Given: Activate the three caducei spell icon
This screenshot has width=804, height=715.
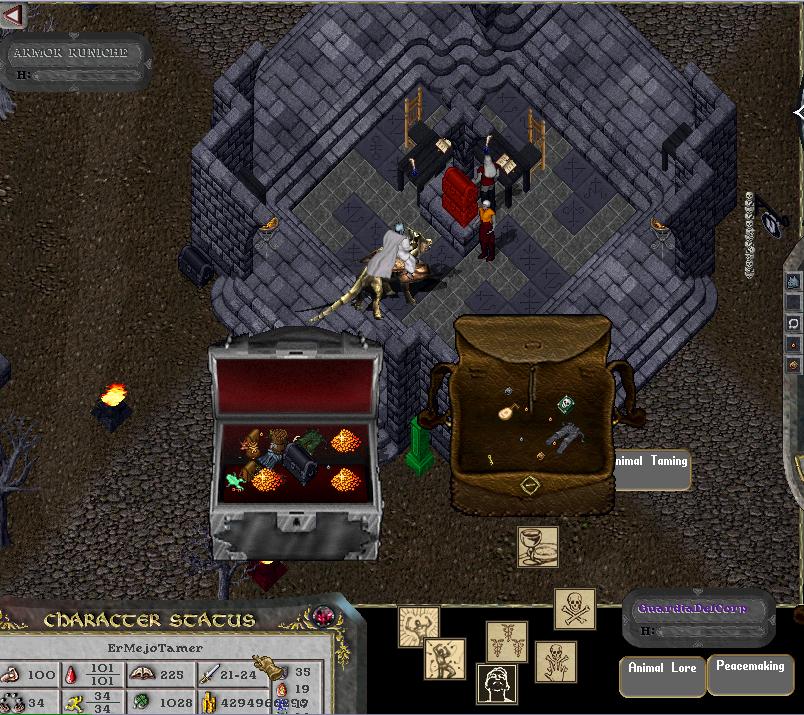Looking at the screenshot, I should click(507, 642).
